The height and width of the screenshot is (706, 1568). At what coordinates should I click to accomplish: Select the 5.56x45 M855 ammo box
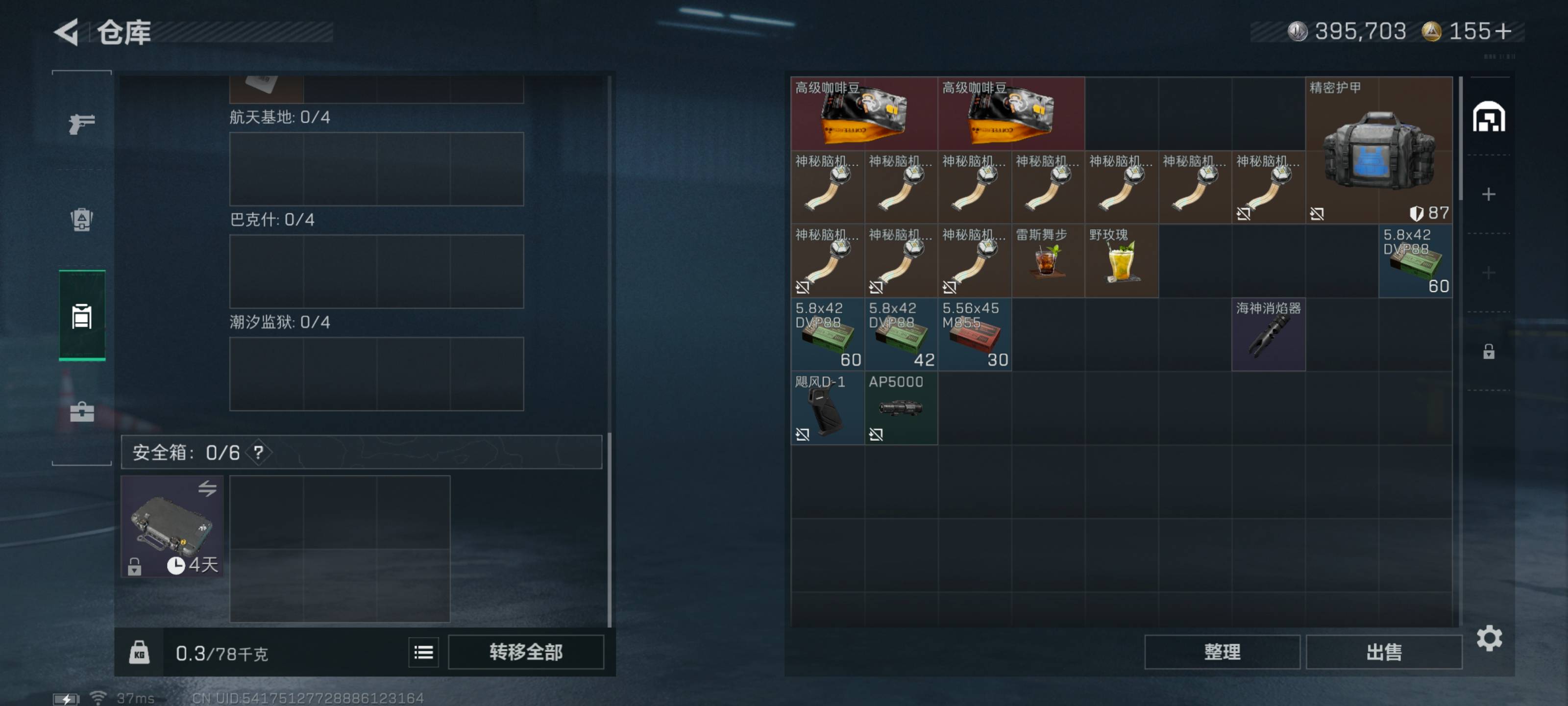point(975,334)
